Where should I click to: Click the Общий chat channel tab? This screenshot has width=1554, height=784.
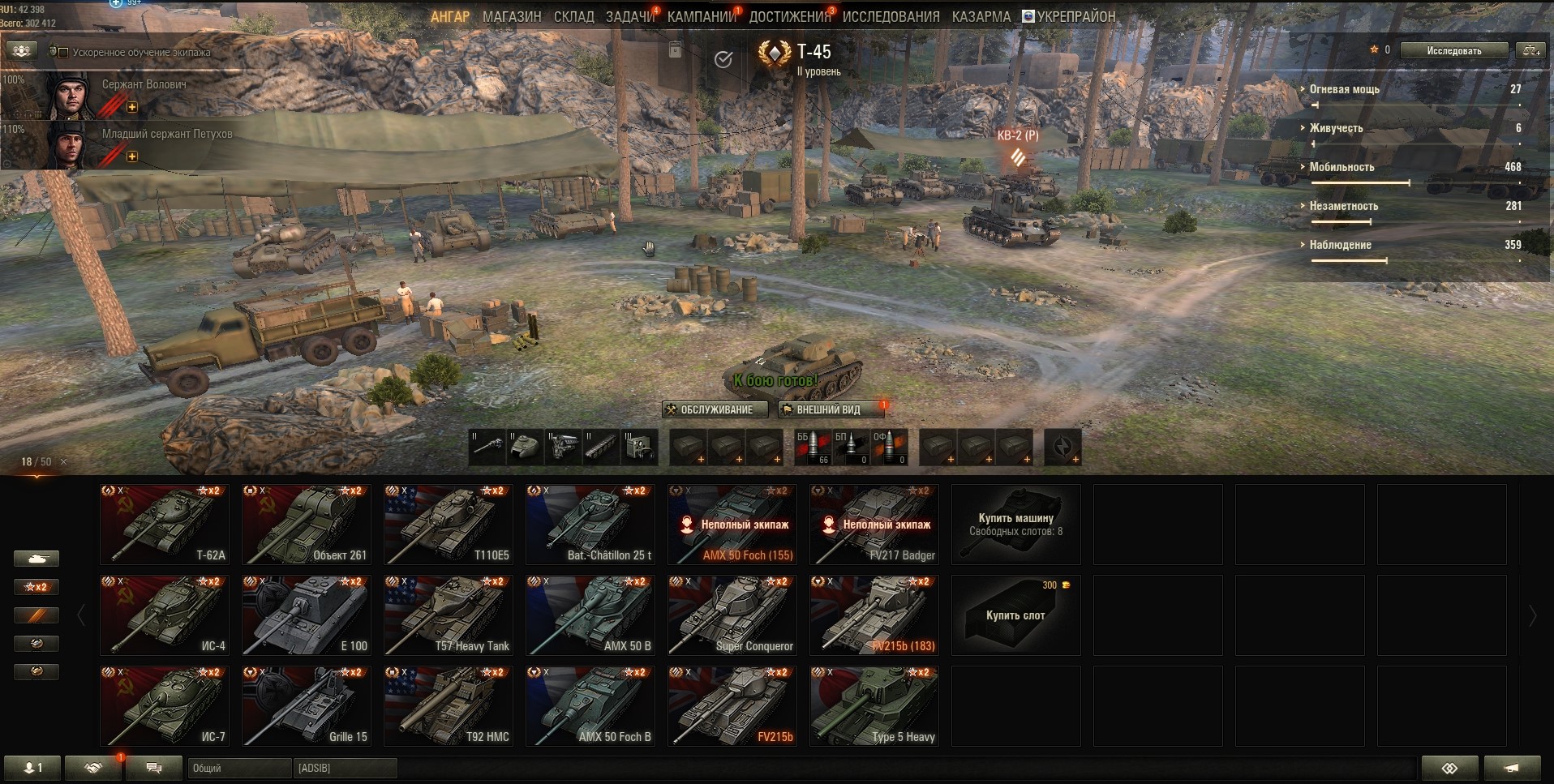238,768
